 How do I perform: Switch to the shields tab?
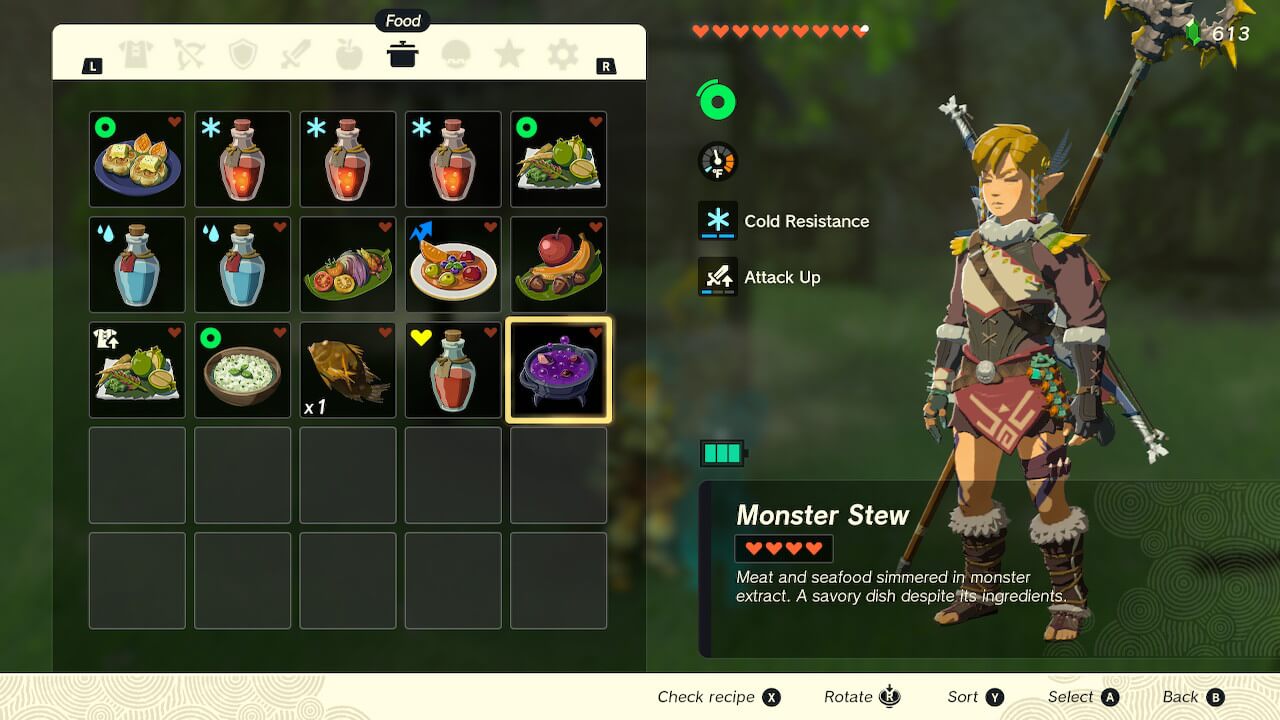pos(243,54)
